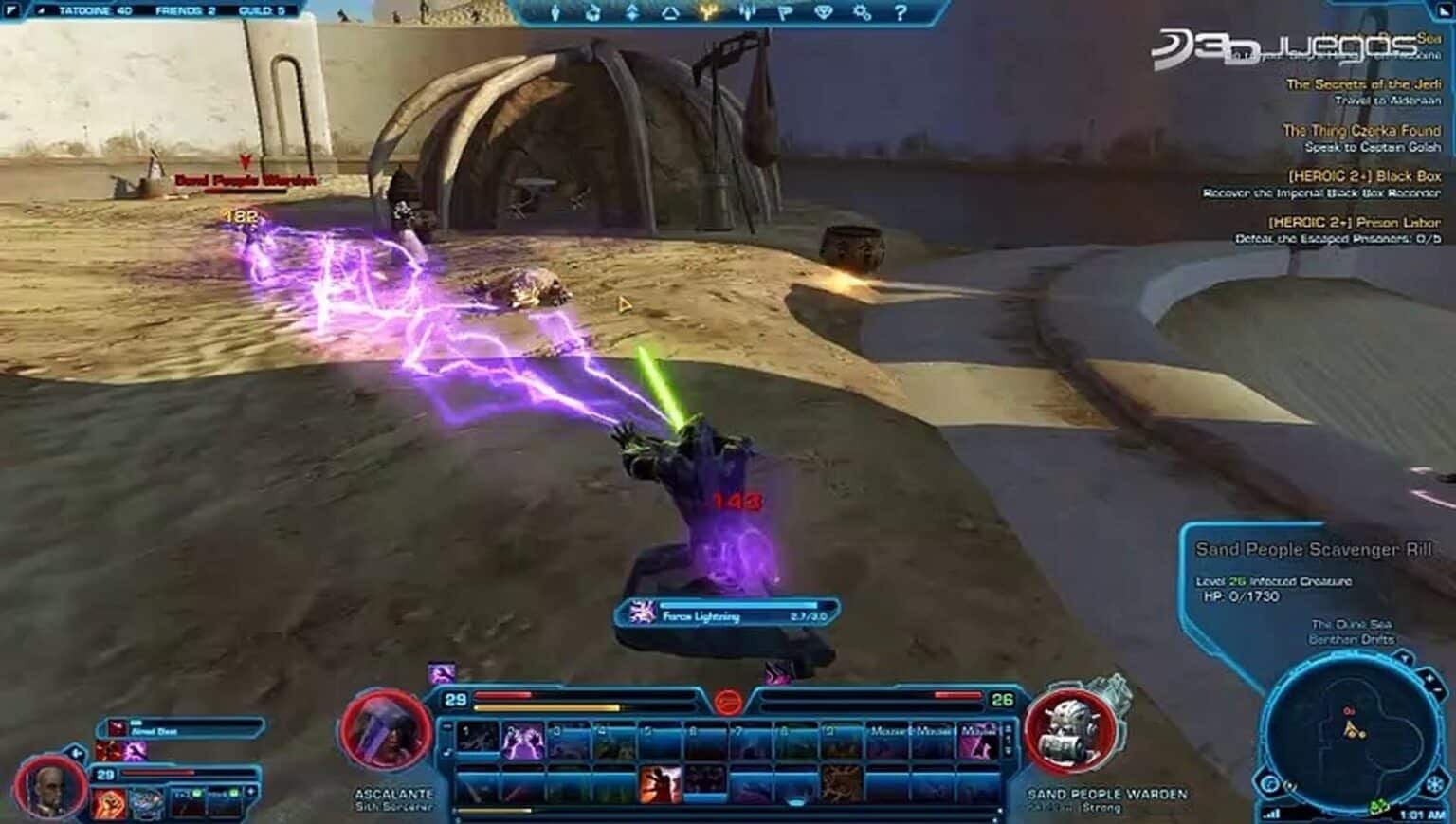
Task: Expand the companion ability bar
Action: click(x=251, y=791)
